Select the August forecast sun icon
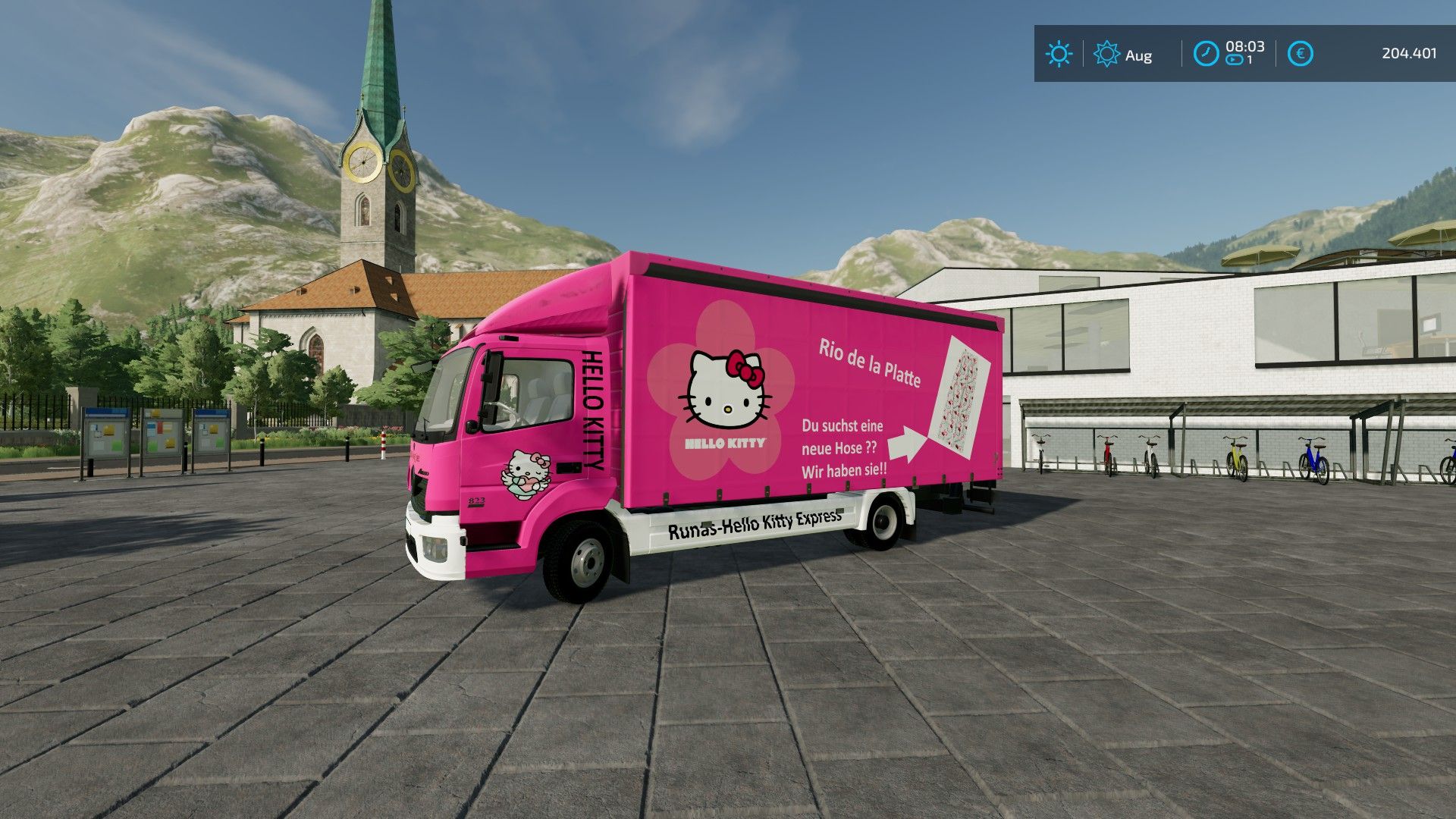 tap(1106, 54)
